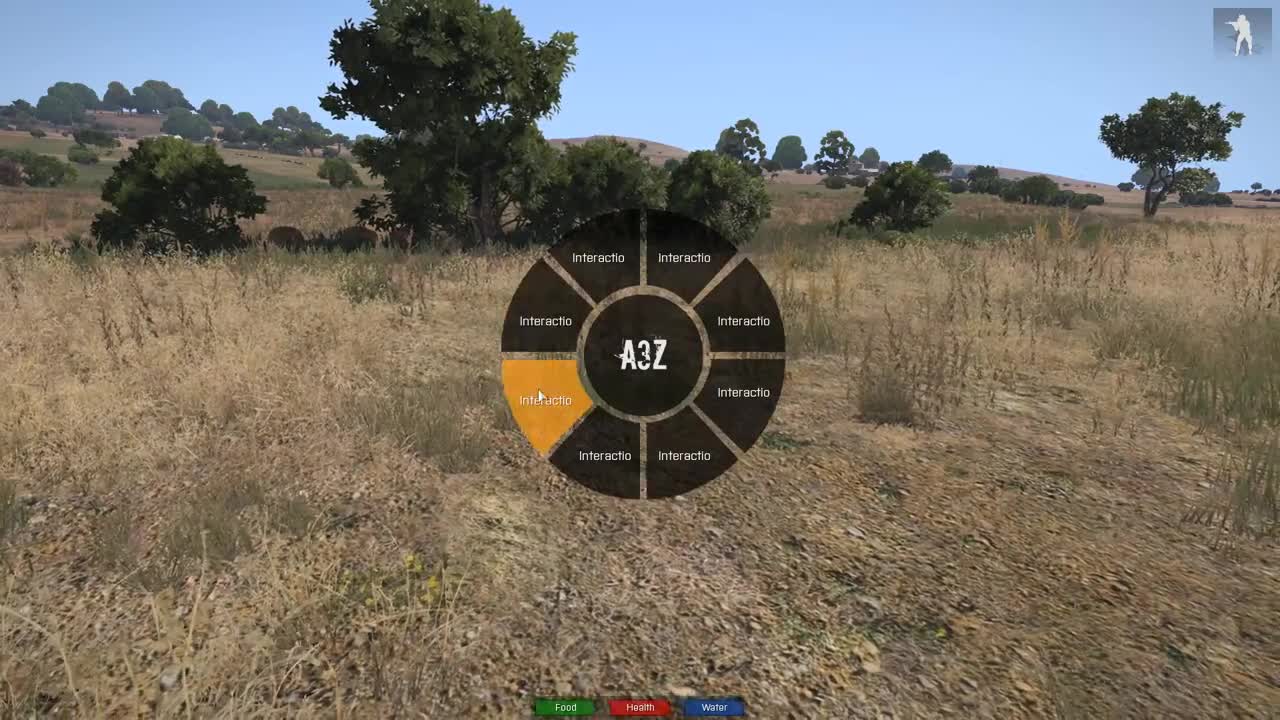Choose the lower-right Interactio option
The height and width of the screenshot is (720, 1280).
click(x=743, y=392)
